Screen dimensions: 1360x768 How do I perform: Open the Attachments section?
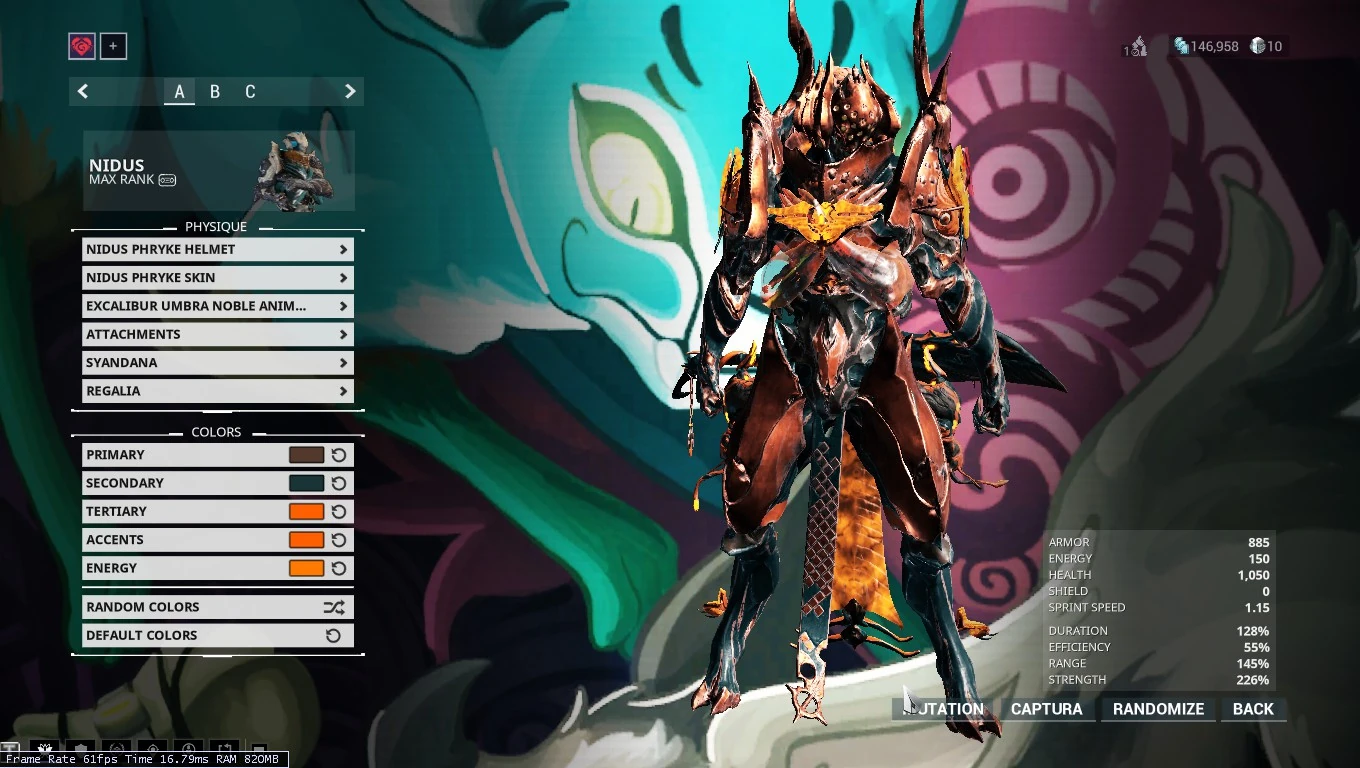217,334
